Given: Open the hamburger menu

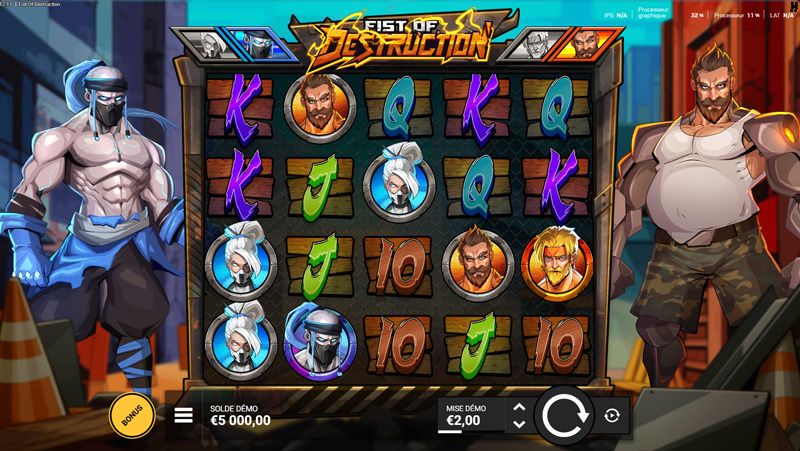Looking at the screenshot, I should click(184, 415).
